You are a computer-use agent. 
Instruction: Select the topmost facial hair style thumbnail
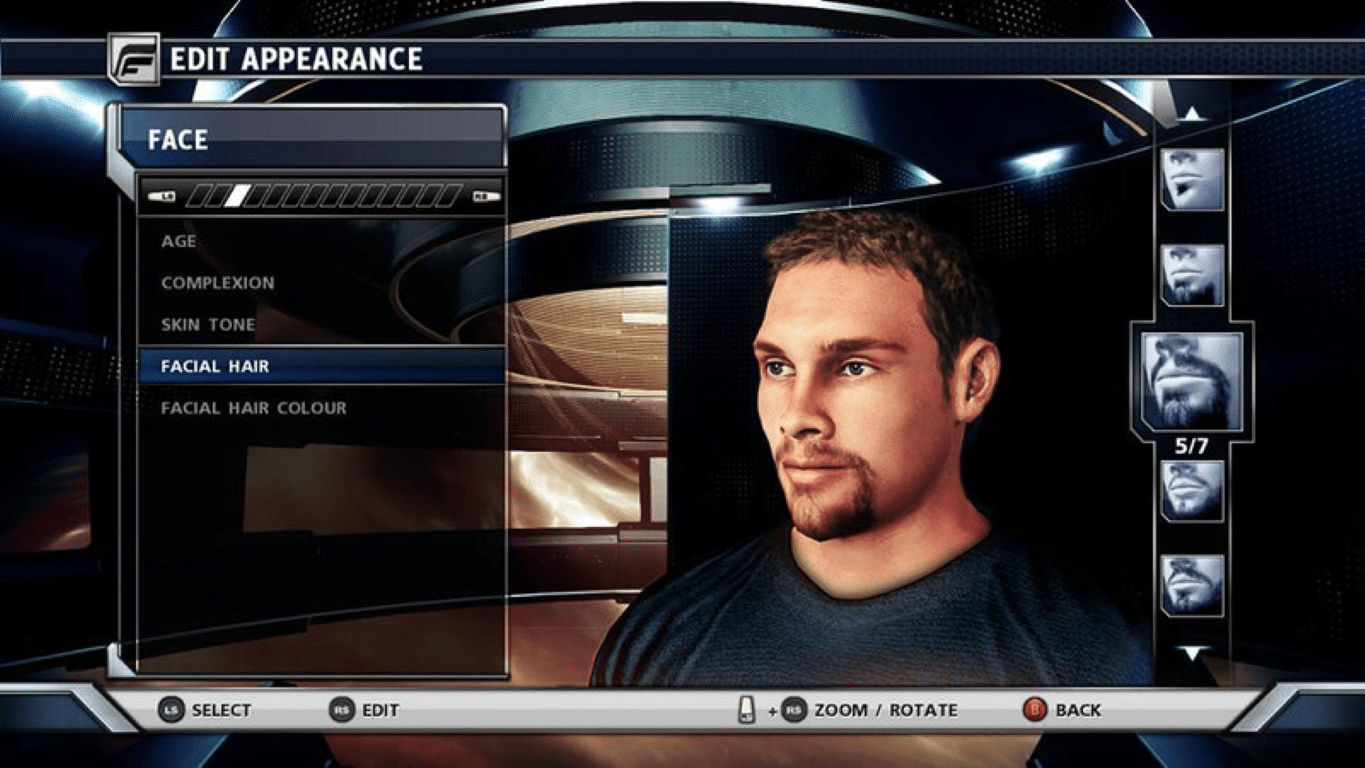click(x=1192, y=180)
